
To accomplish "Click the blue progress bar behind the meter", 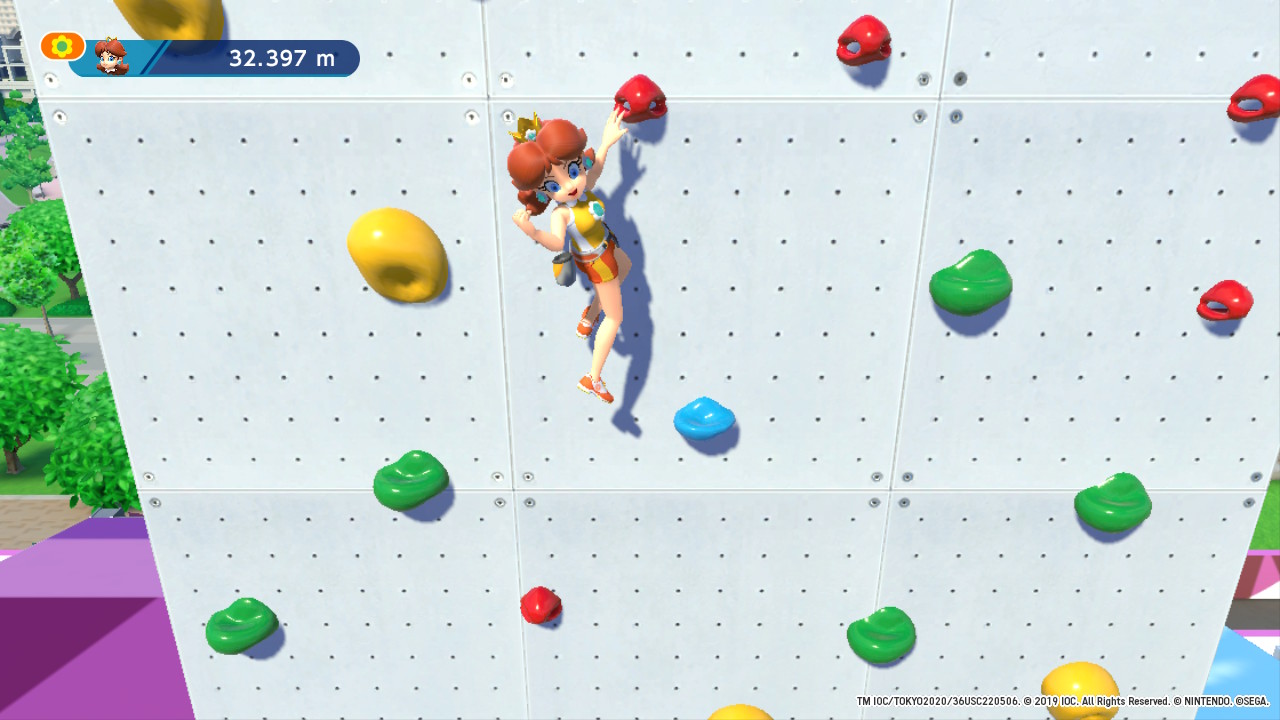I will tap(200, 60).
